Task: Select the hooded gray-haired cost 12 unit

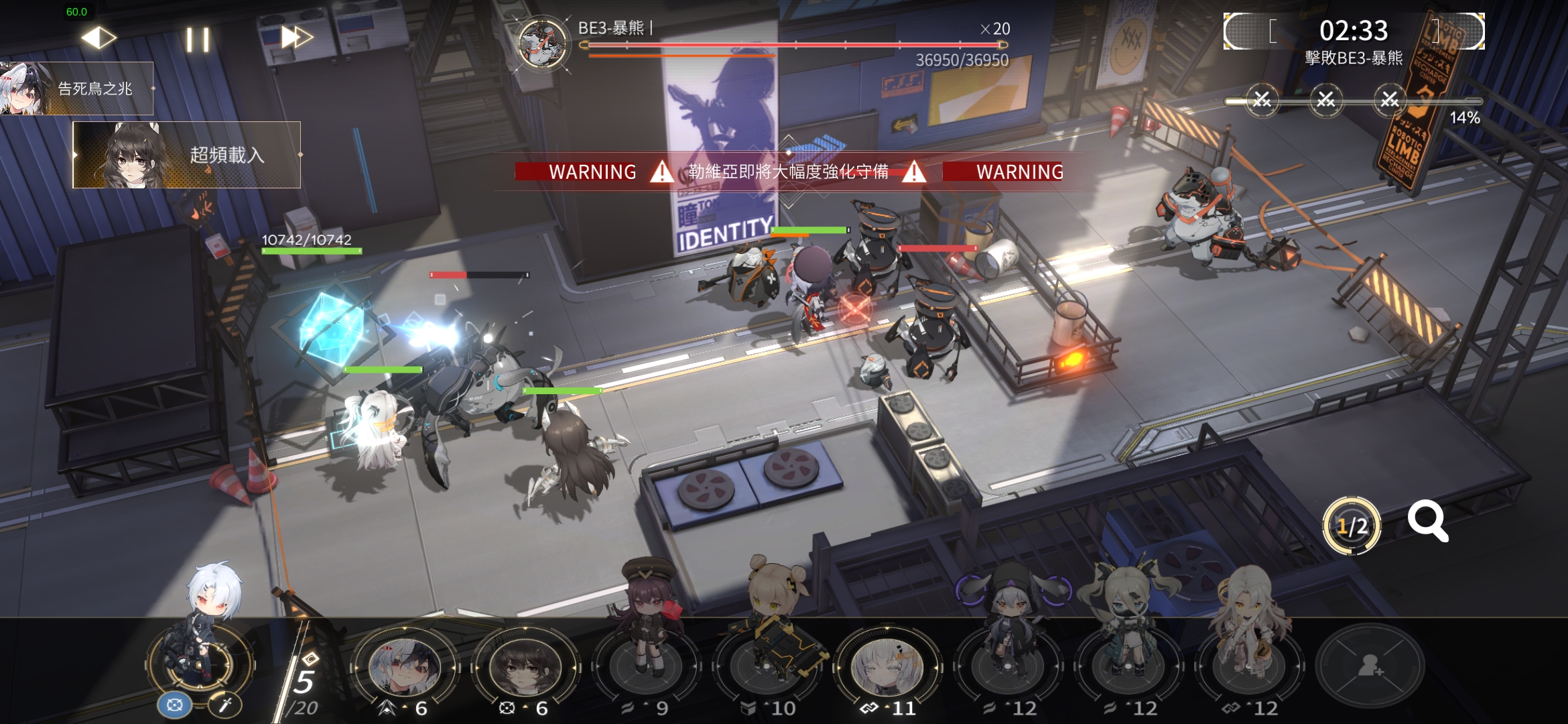Action: point(1008,664)
